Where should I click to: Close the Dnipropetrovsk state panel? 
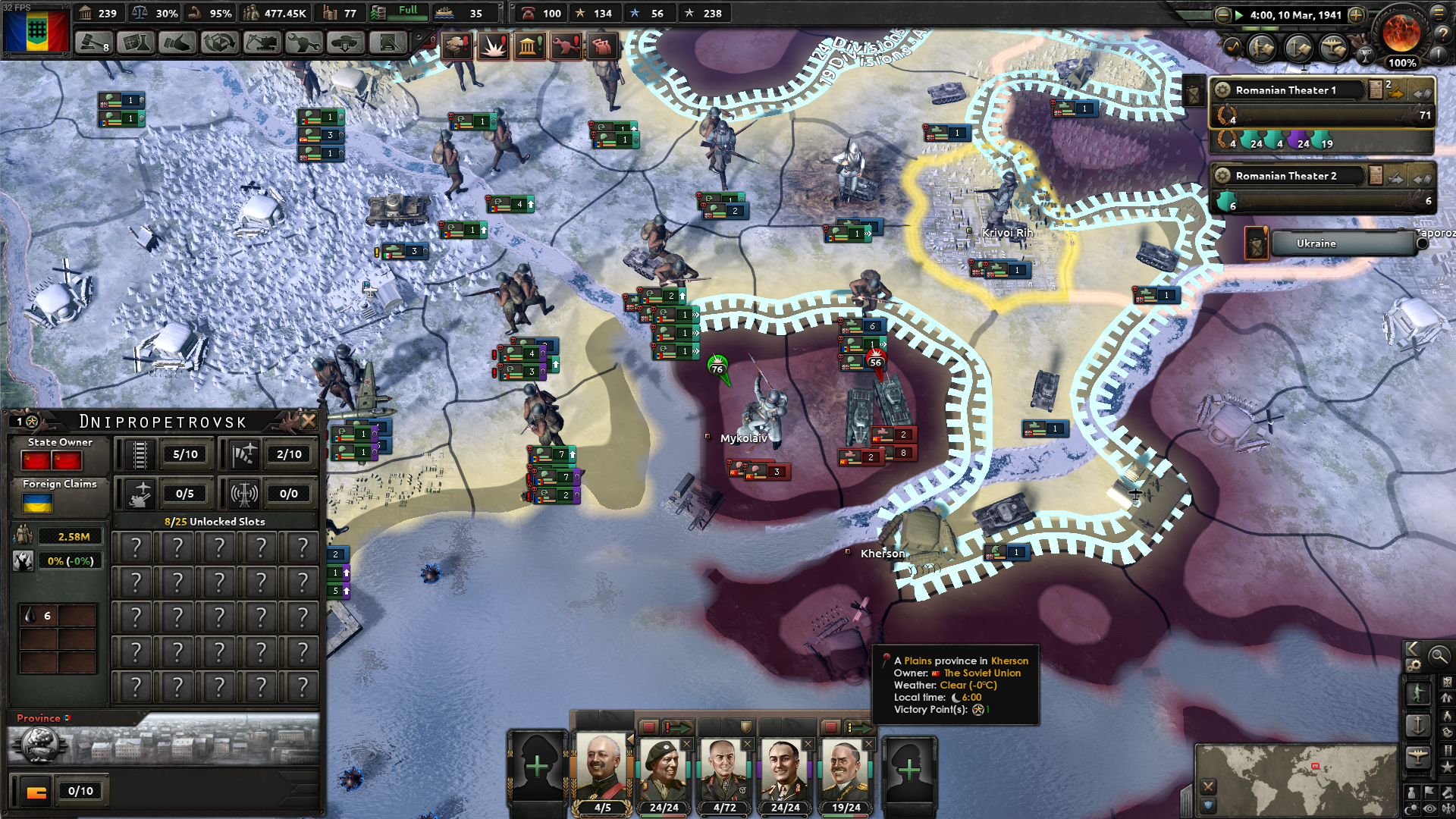click(x=309, y=420)
